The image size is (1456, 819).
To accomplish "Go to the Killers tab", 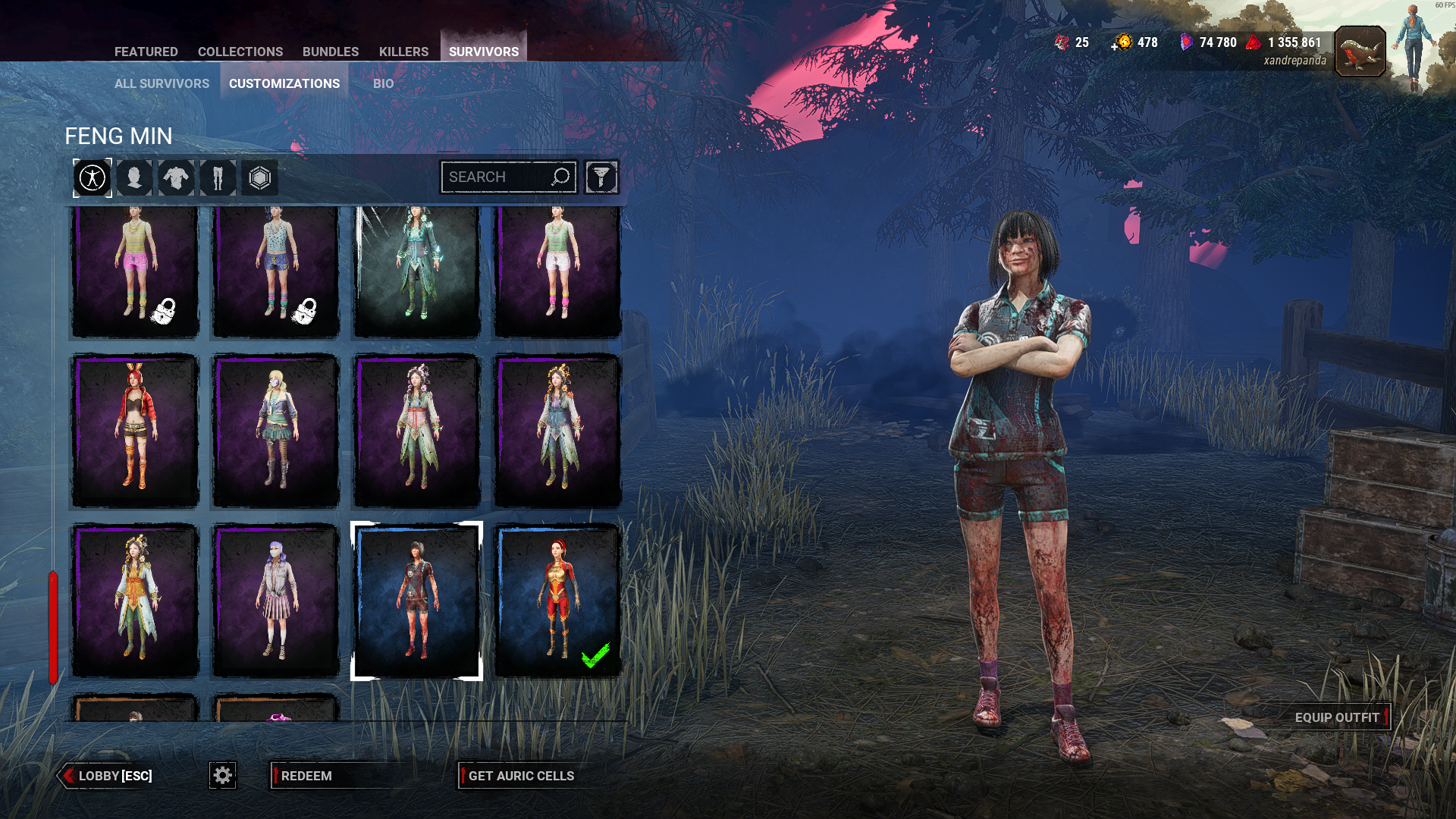I will click(403, 52).
